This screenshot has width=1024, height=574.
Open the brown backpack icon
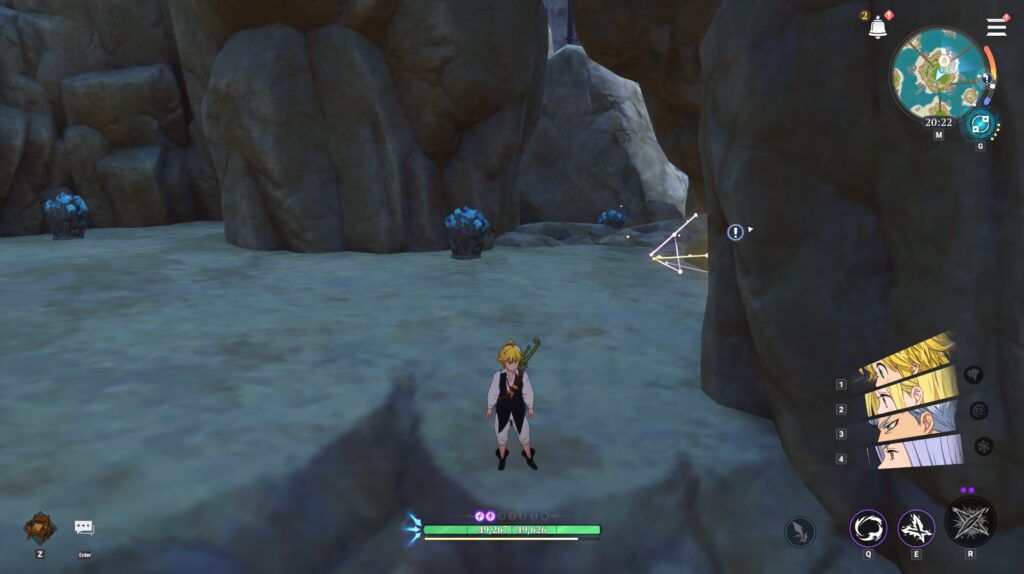(x=40, y=527)
